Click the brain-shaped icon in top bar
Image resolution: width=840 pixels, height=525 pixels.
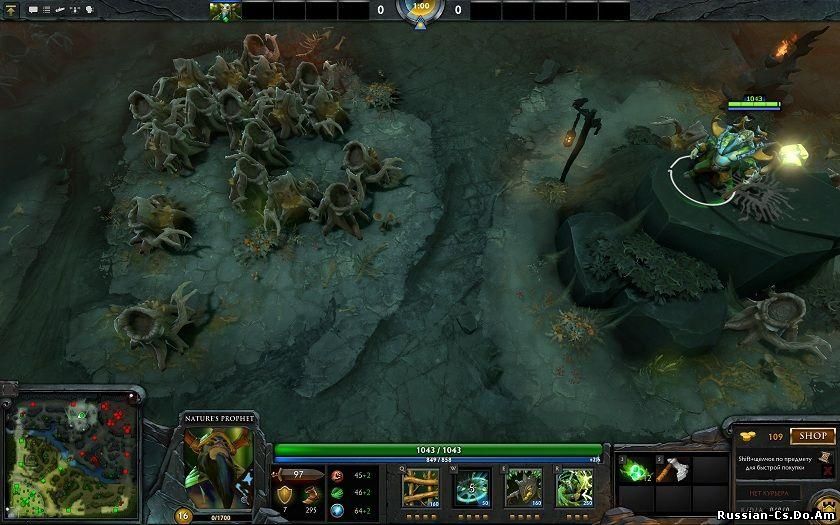(90, 10)
